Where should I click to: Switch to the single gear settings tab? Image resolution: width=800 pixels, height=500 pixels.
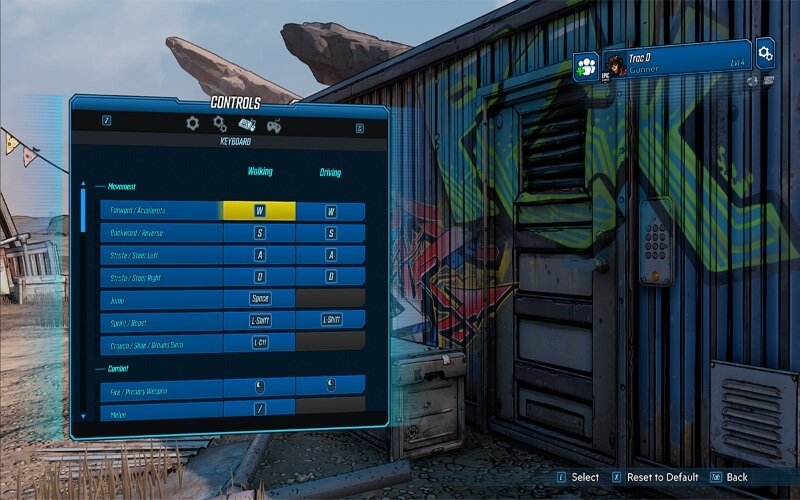(193, 123)
